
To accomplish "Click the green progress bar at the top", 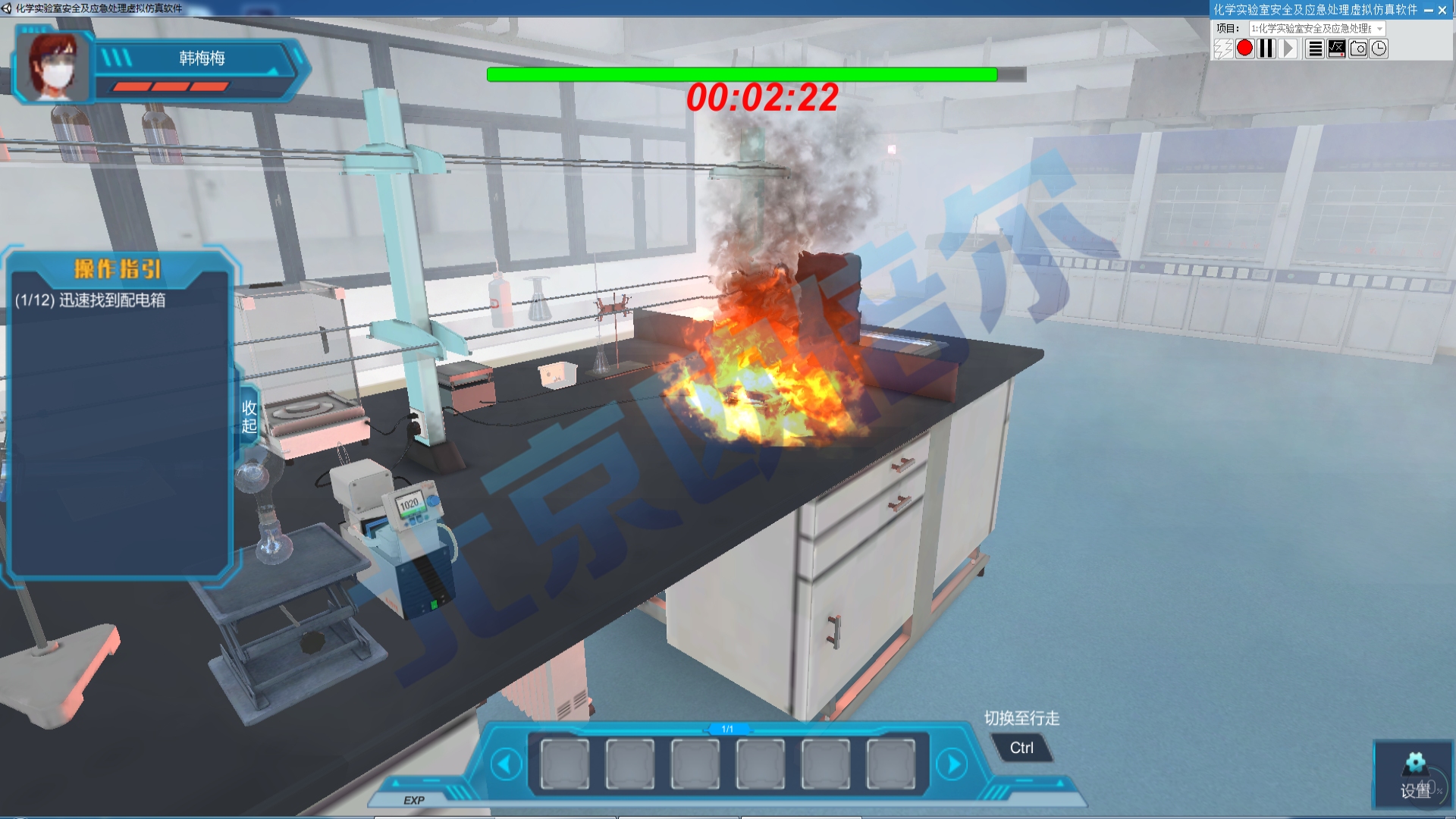I will pos(739,74).
